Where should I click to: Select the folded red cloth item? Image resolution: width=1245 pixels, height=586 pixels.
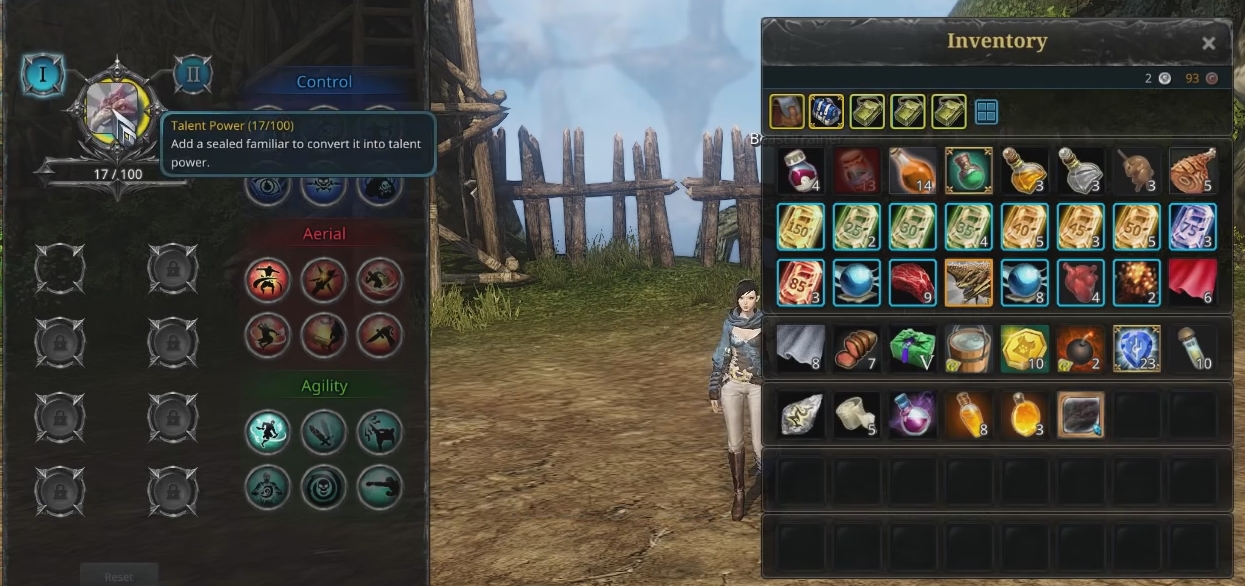click(x=1192, y=283)
